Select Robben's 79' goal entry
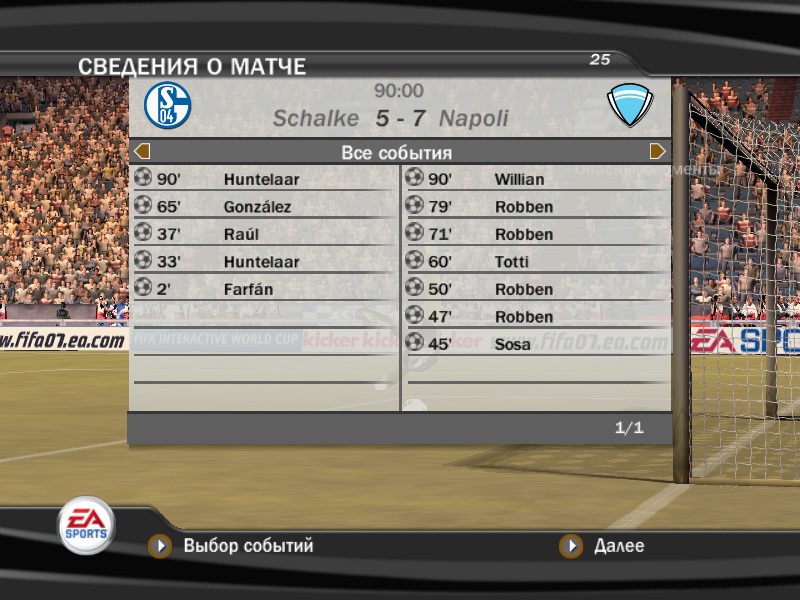 (536, 207)
